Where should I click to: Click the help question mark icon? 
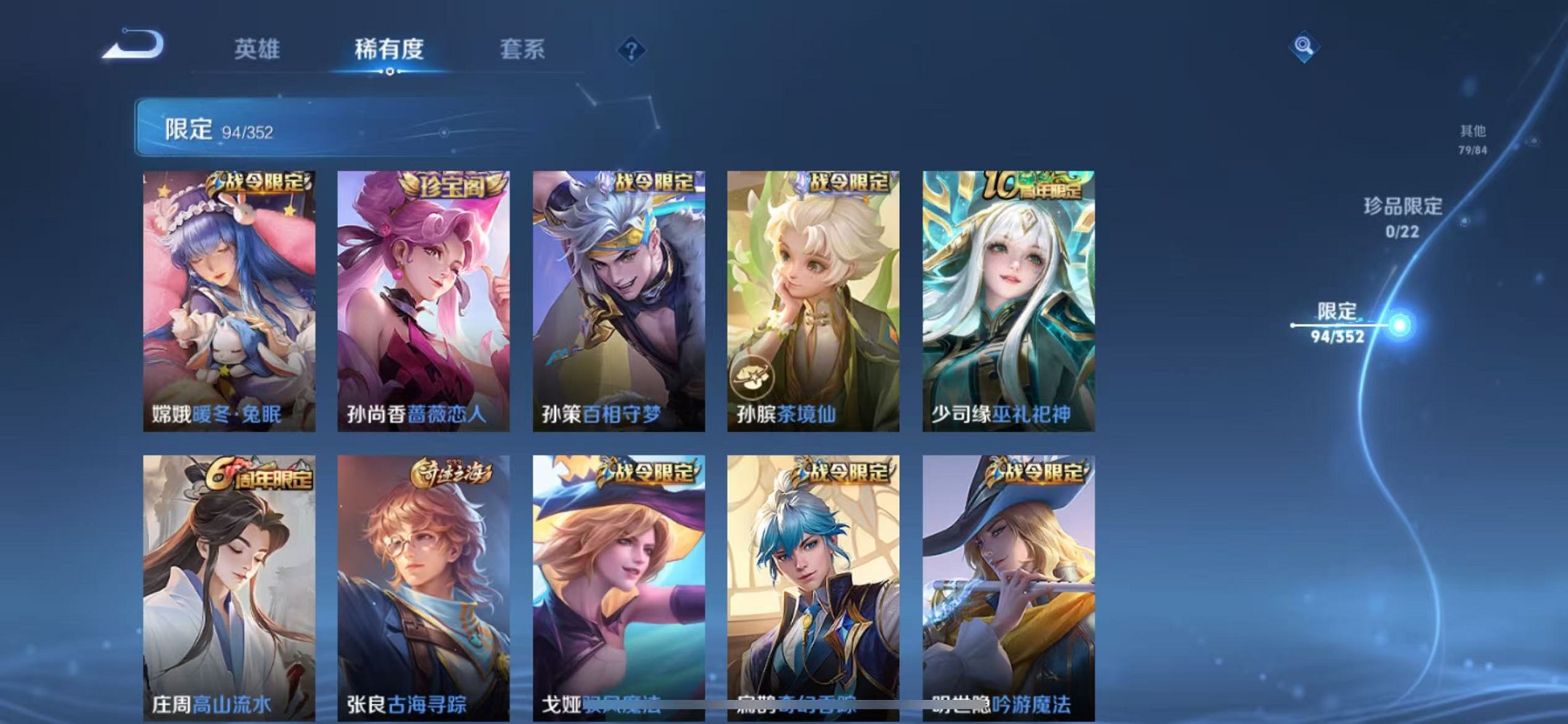pos(631,49)
